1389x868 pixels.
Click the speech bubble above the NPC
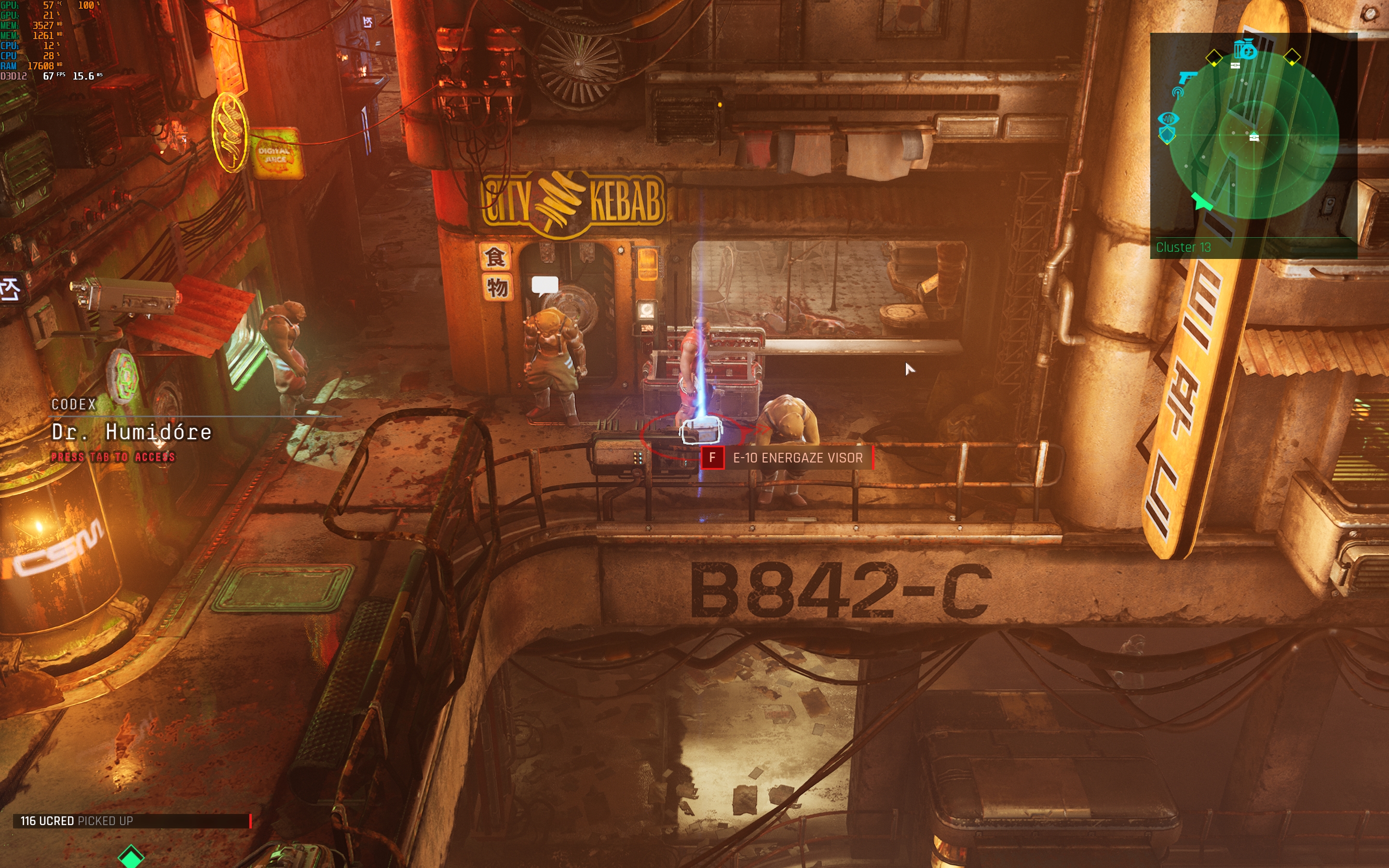coord(545,285)
